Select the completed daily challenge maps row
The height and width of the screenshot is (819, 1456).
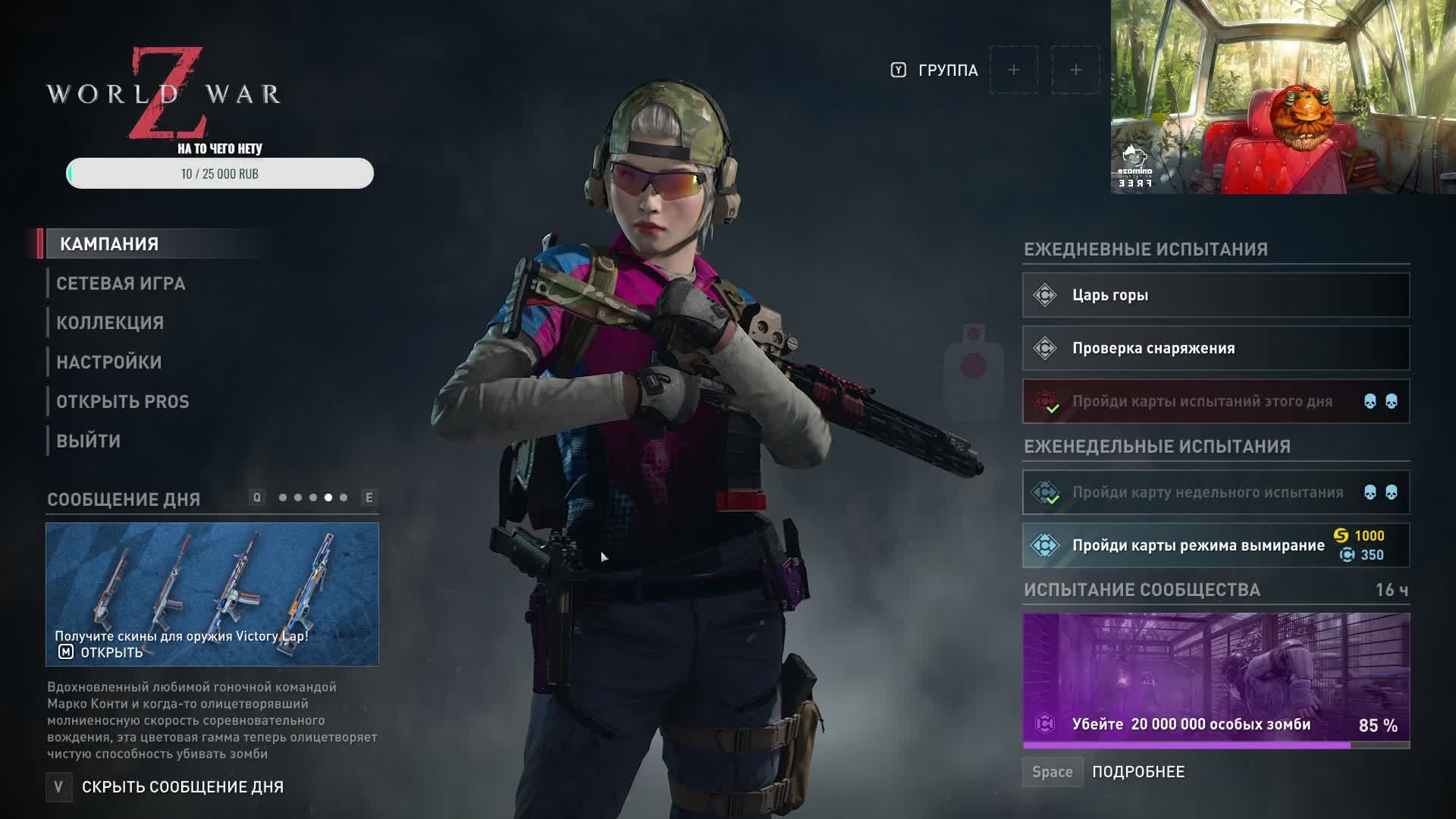(1216, 401)
